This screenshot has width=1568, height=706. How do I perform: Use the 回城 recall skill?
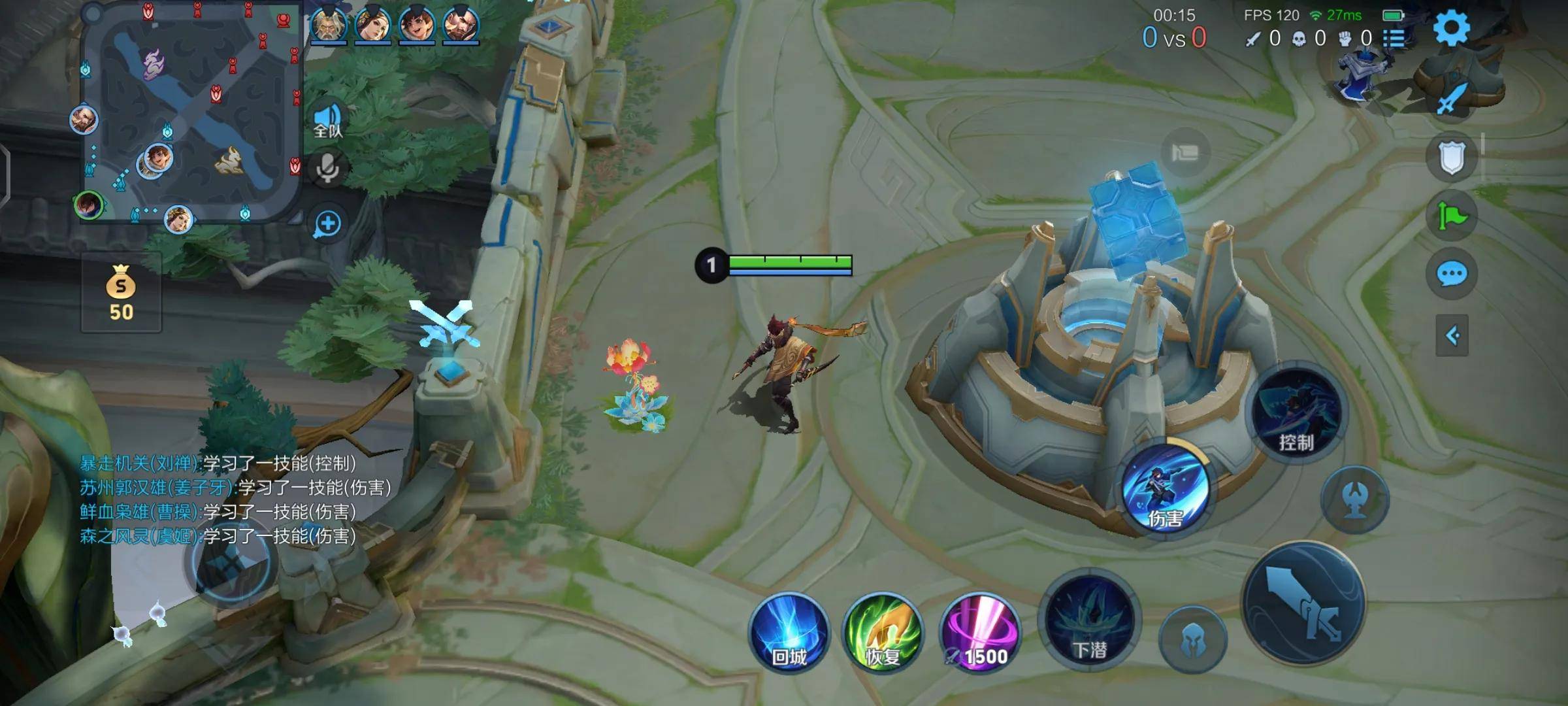point(789,633)
